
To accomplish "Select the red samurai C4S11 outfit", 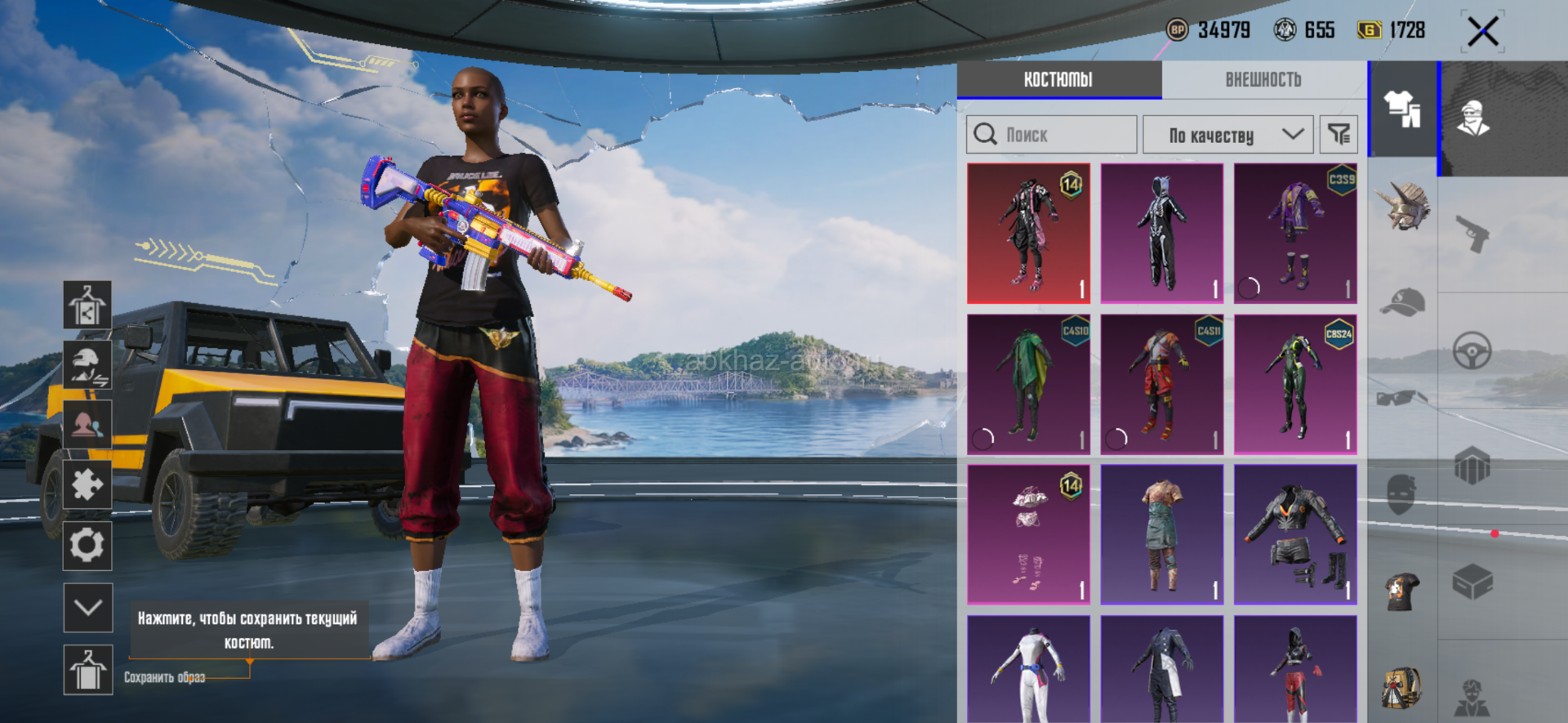I will (x=1161, y=384).
